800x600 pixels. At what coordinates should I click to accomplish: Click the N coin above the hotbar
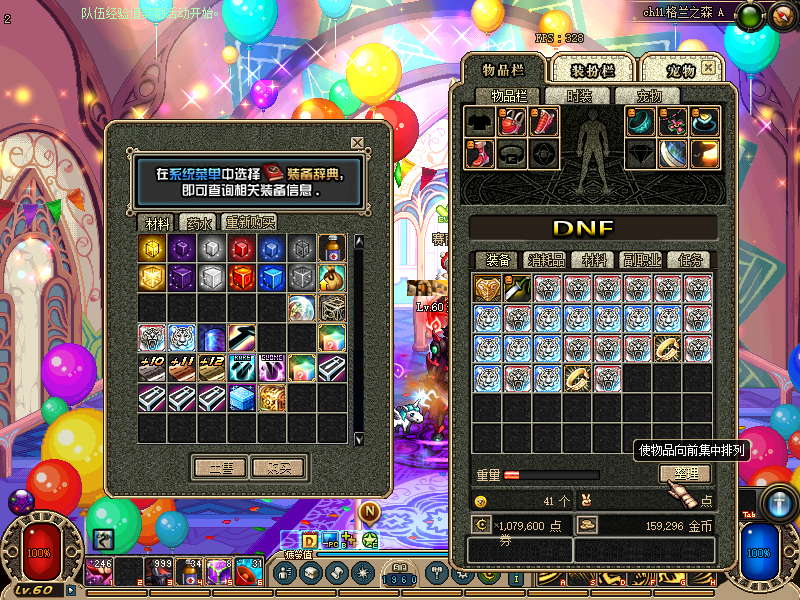point(369,512)
